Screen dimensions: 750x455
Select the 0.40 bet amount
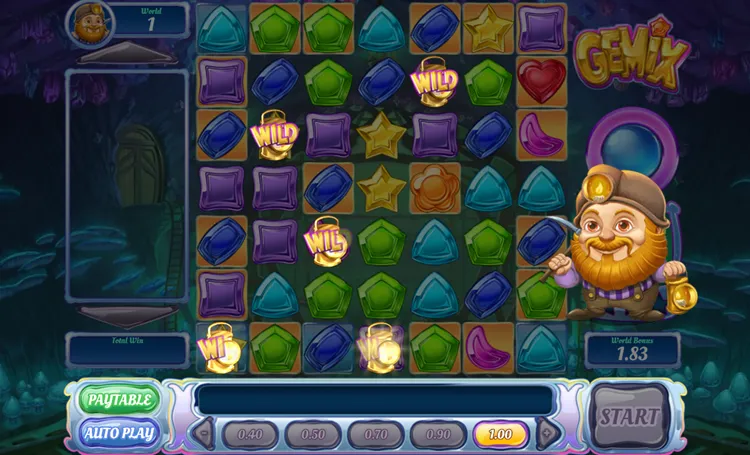tap(250, 434)
